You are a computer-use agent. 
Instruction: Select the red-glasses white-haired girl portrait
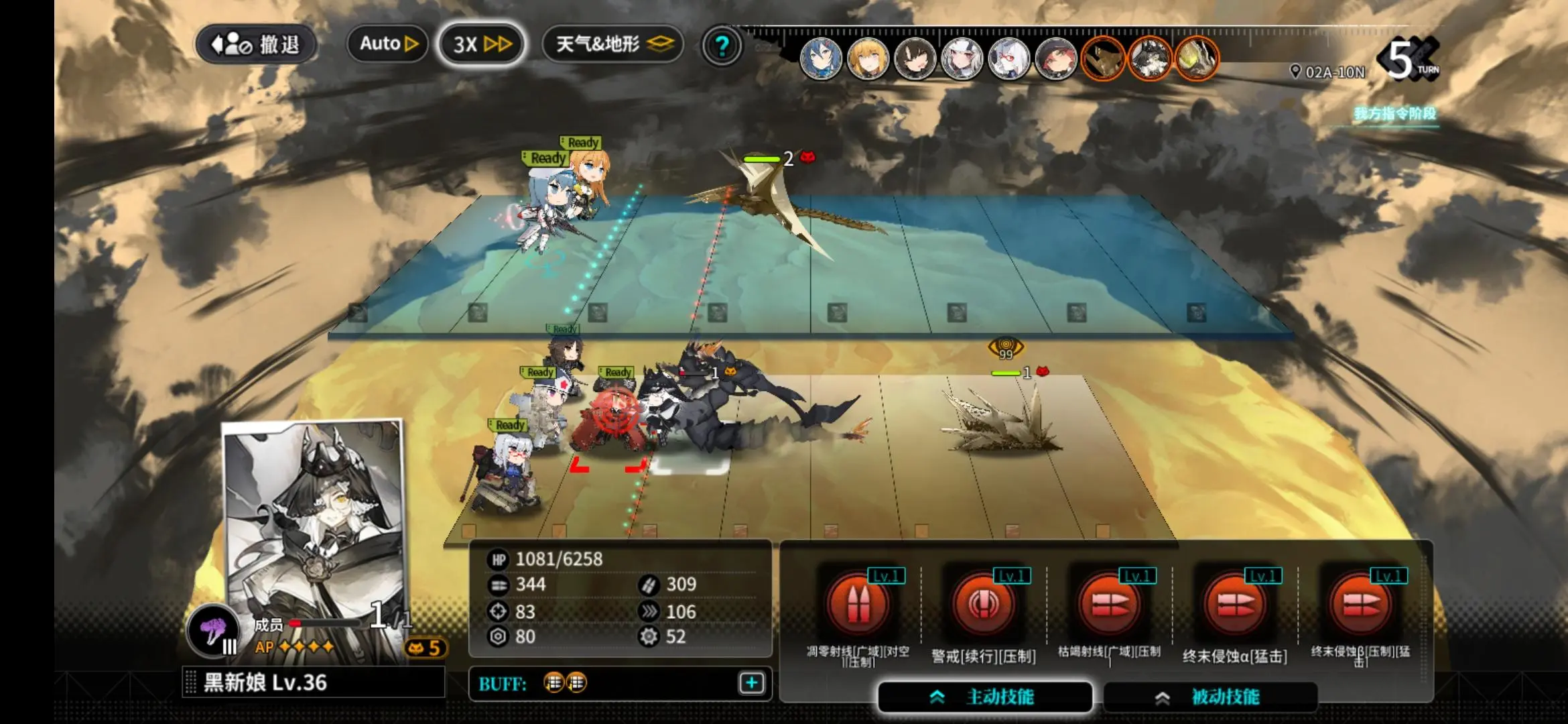(x=1008, y=60)
